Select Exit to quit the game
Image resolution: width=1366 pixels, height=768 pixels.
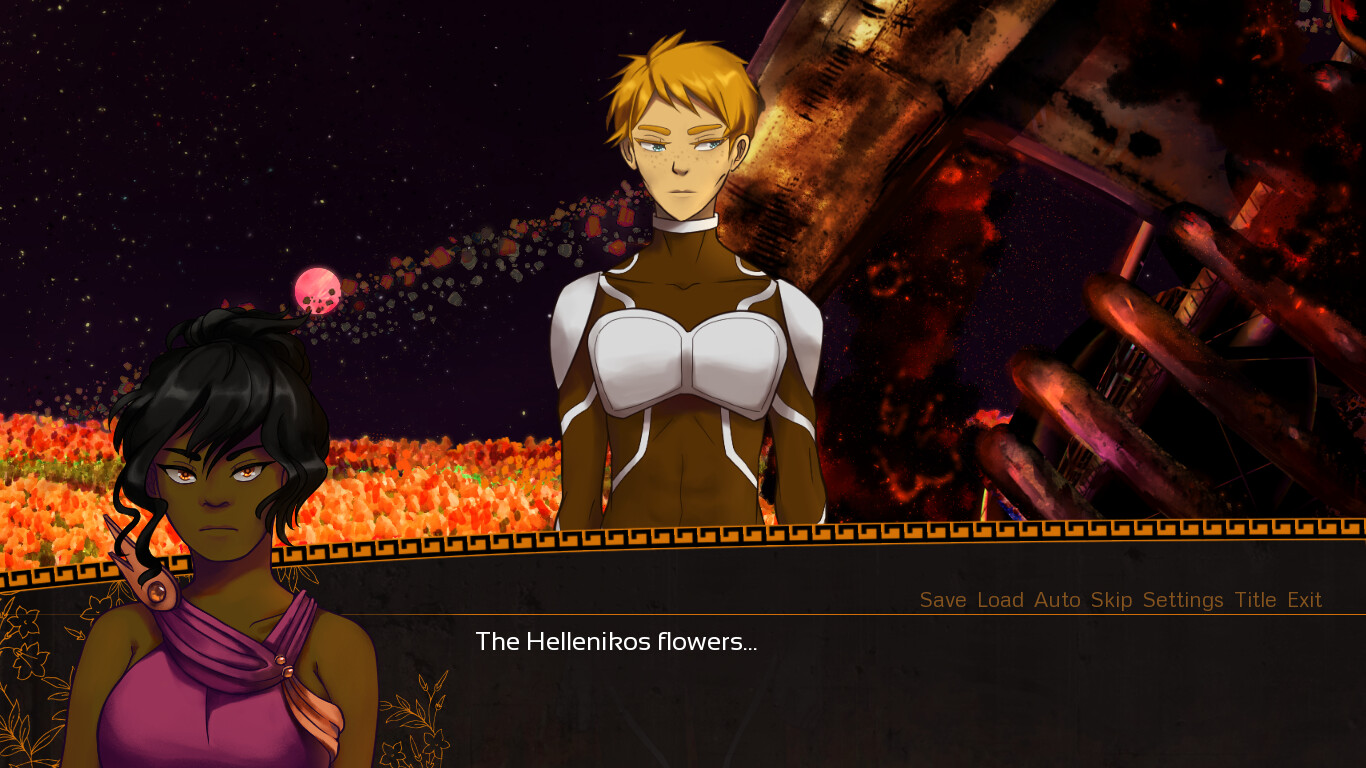pyautogui.click(x=1306, y=600)
